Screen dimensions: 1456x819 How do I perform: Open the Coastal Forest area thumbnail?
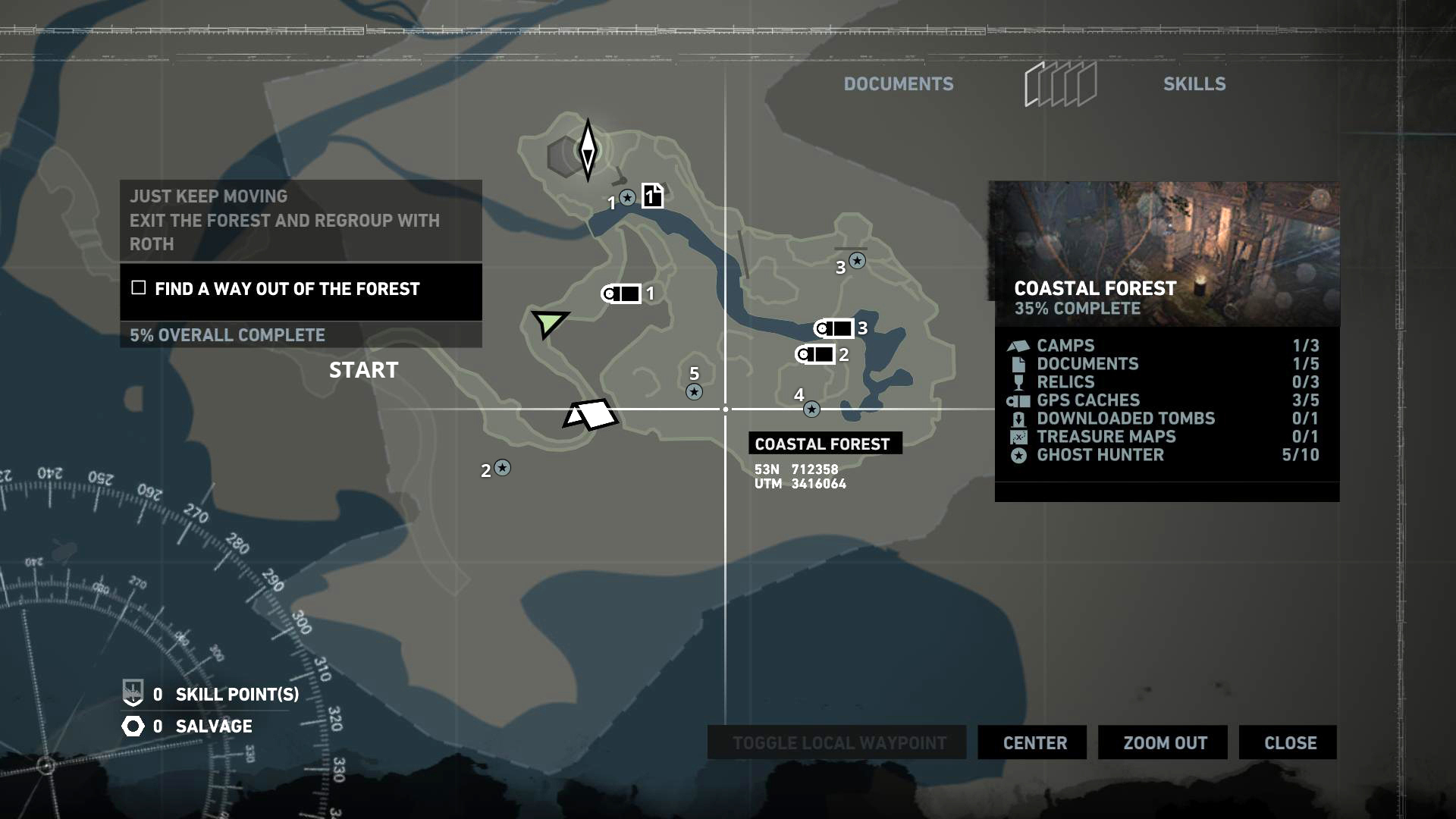1164,253
